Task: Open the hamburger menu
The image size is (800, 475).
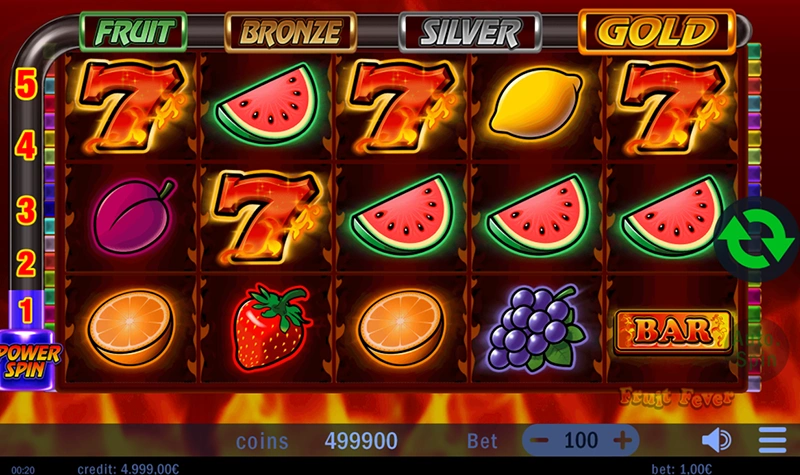Action: click(772, 440)
